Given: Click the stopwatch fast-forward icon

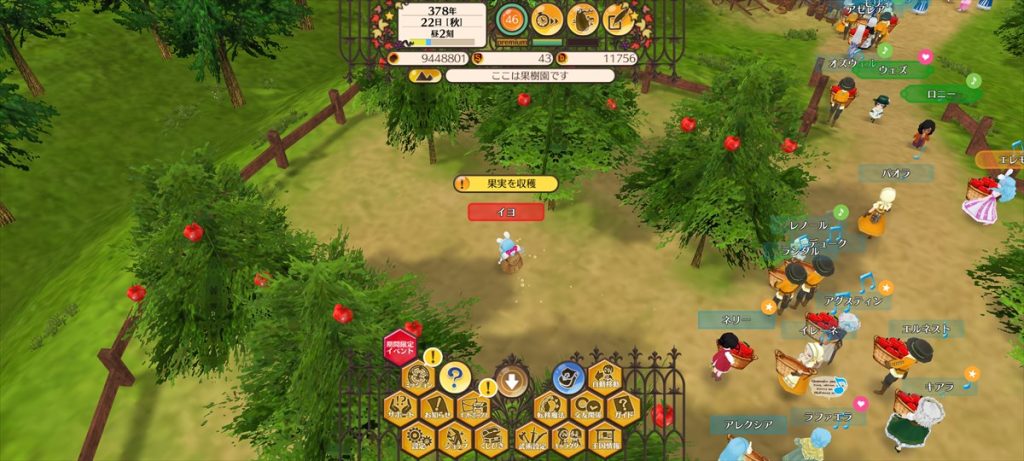Looking at the screenshot, I should tap(547, 19).
